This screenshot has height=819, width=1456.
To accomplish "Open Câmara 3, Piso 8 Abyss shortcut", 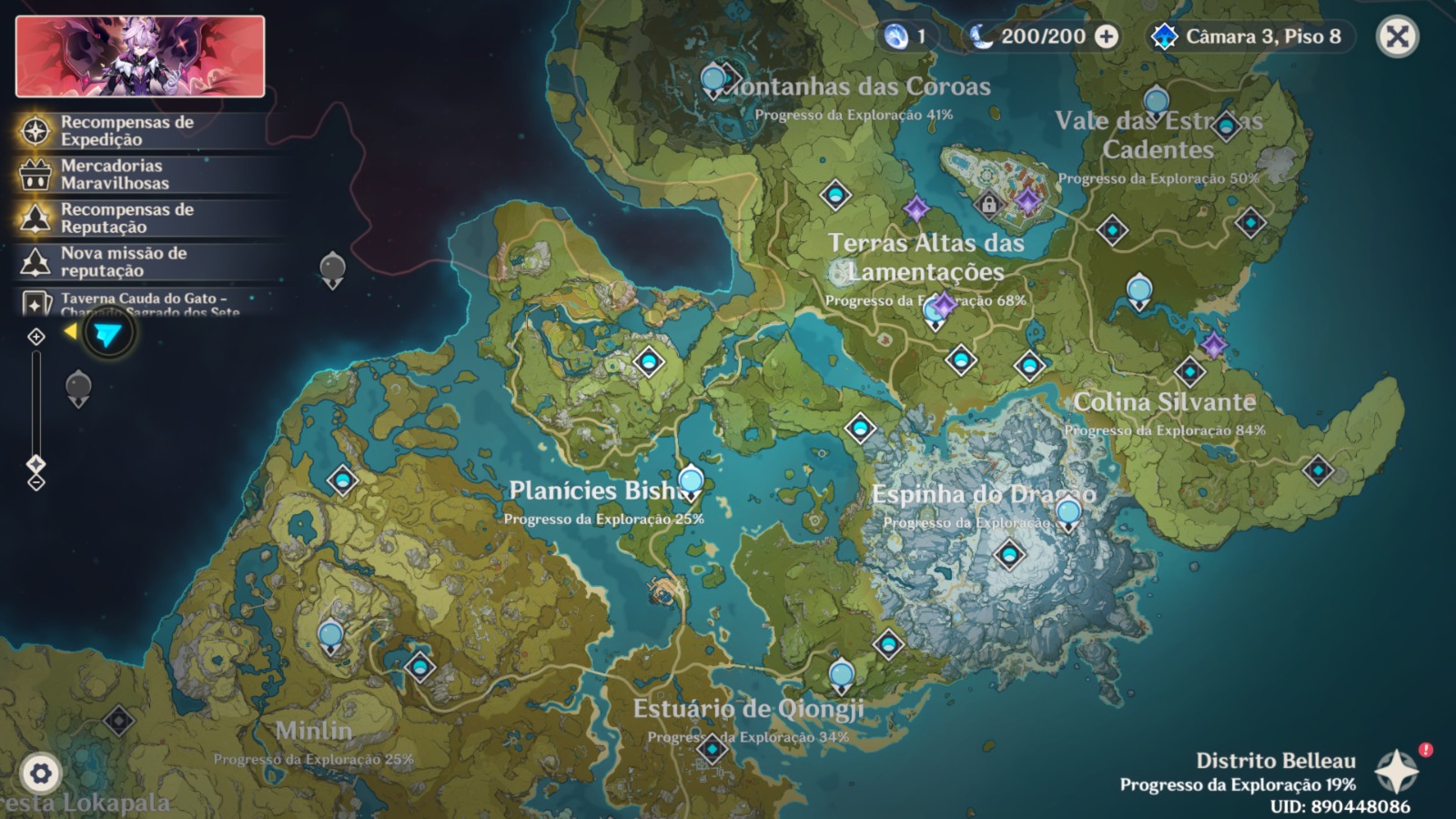I will click(x=1251, y=36).
